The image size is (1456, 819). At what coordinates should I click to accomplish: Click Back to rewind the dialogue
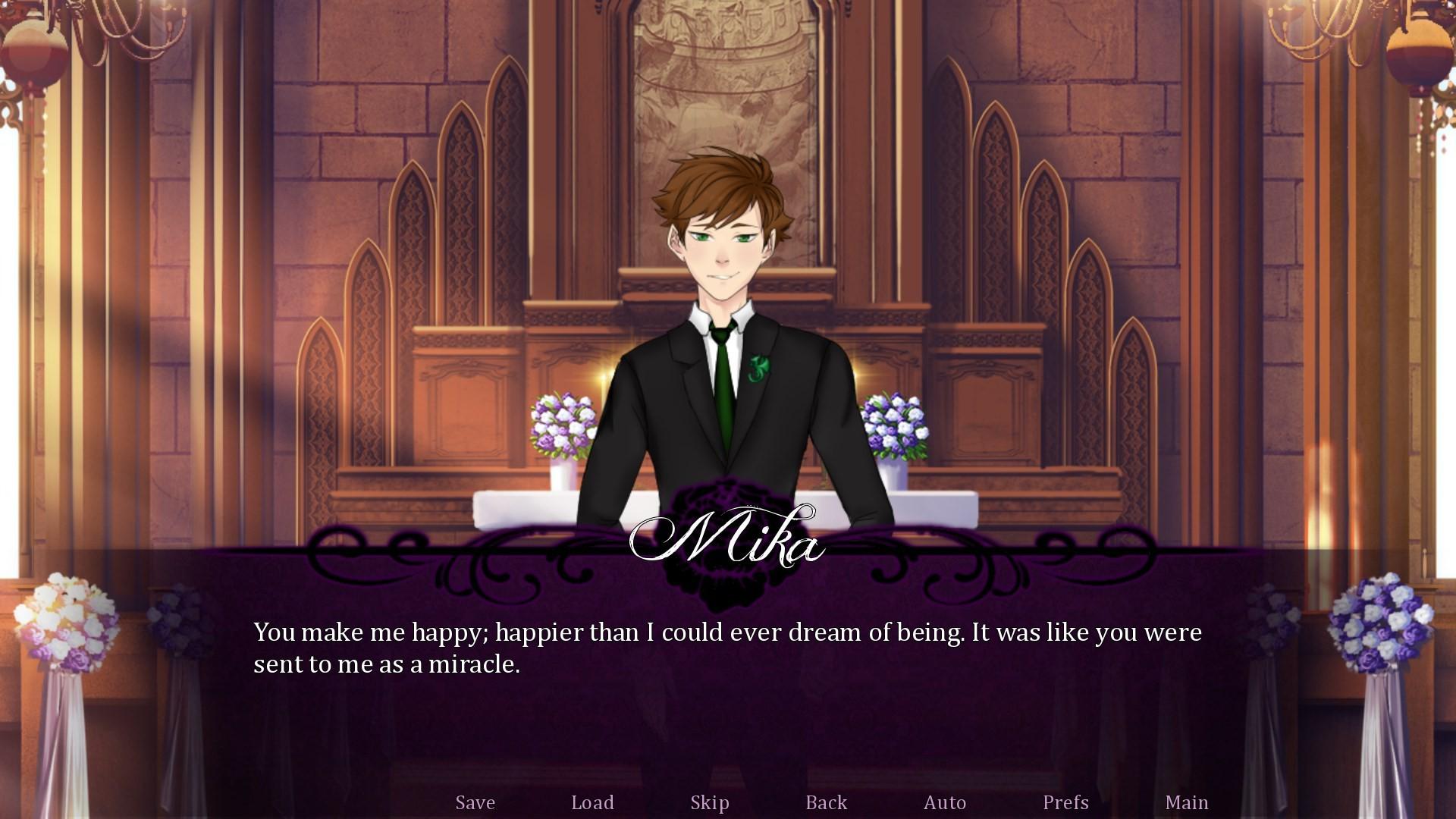pyautogui.click(x=826, y=802)
